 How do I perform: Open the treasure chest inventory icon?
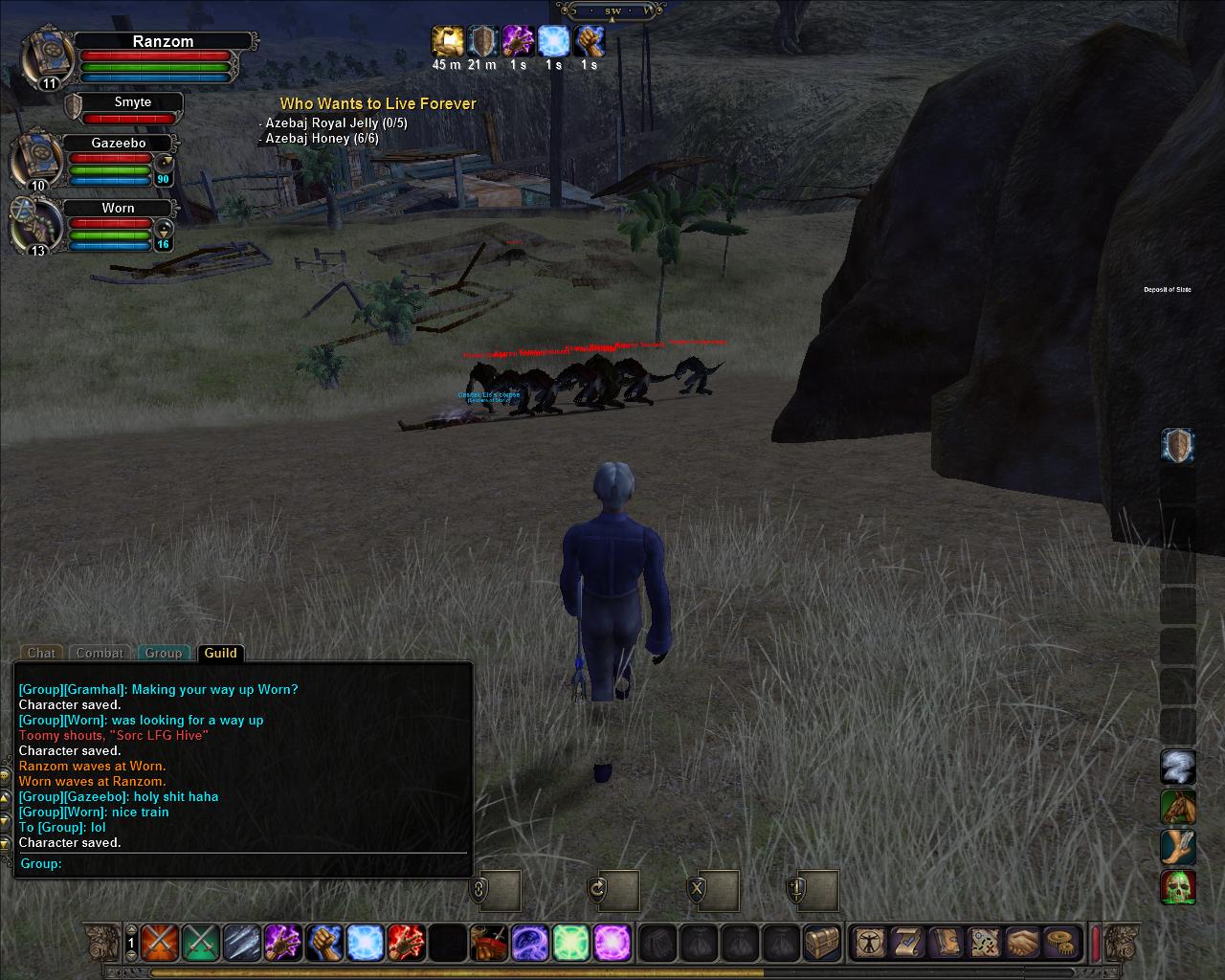pyautogui.click(x=821, y=943)
